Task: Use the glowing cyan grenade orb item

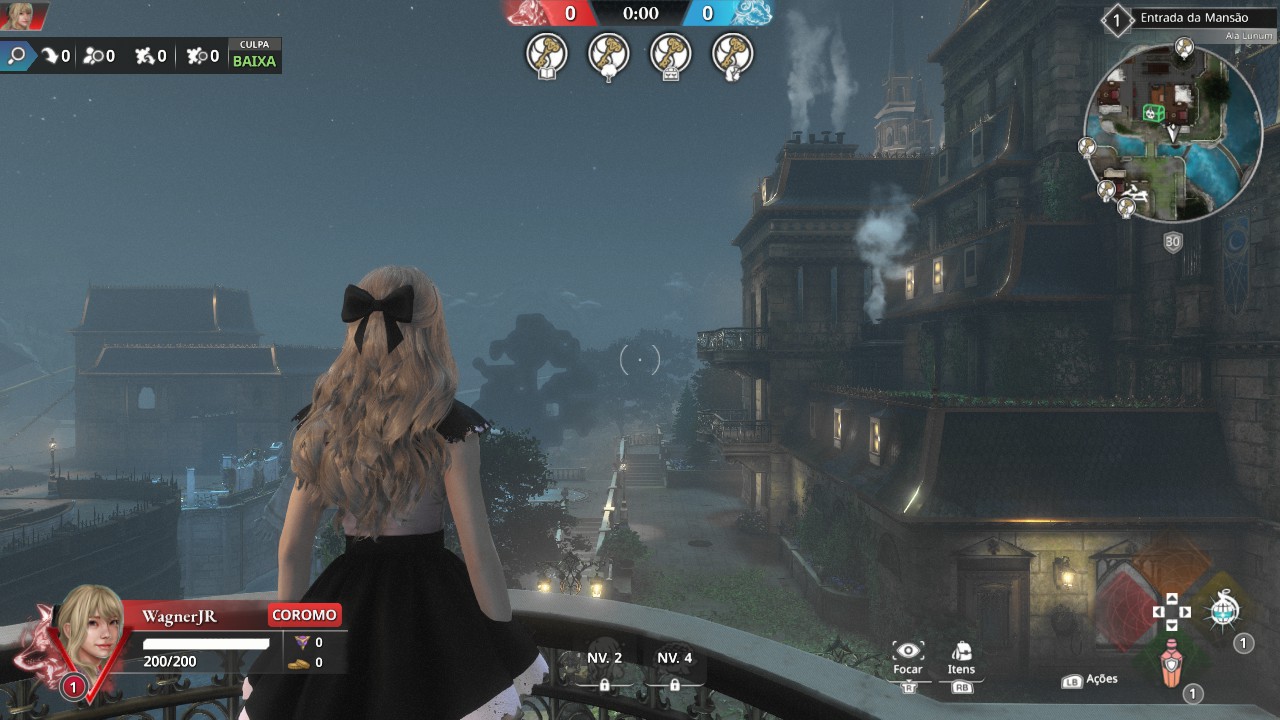Action: [x=1223, y=612]
